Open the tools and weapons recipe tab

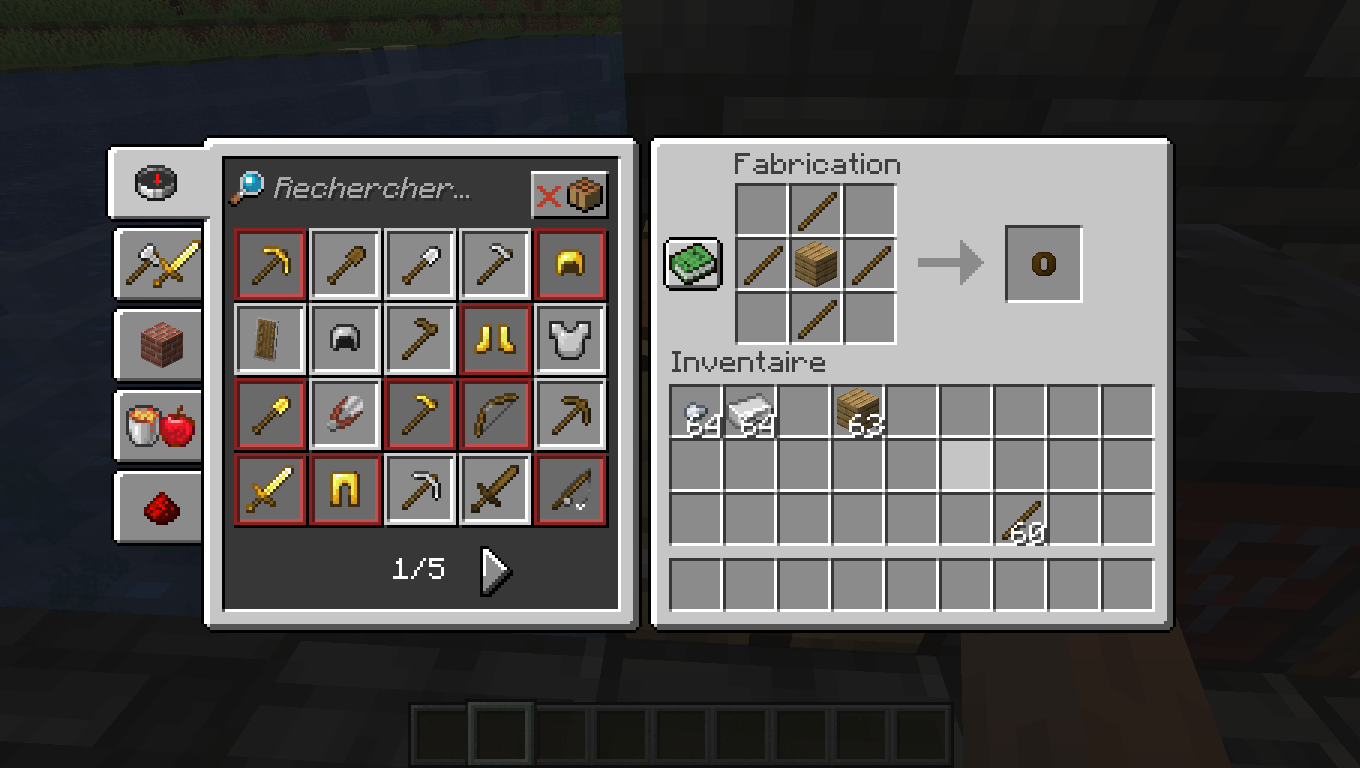[157, 260]
